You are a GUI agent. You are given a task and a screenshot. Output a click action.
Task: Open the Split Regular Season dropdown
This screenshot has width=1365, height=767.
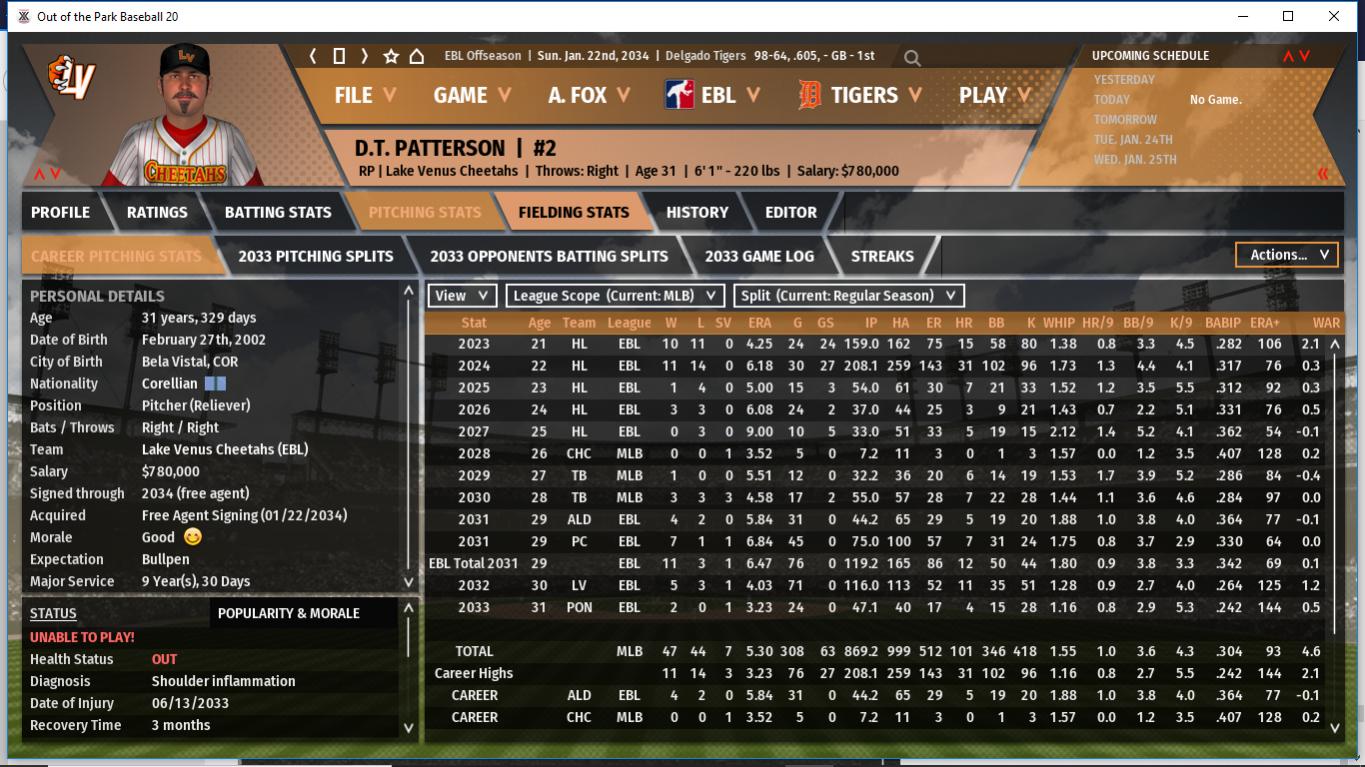(849, 295)
